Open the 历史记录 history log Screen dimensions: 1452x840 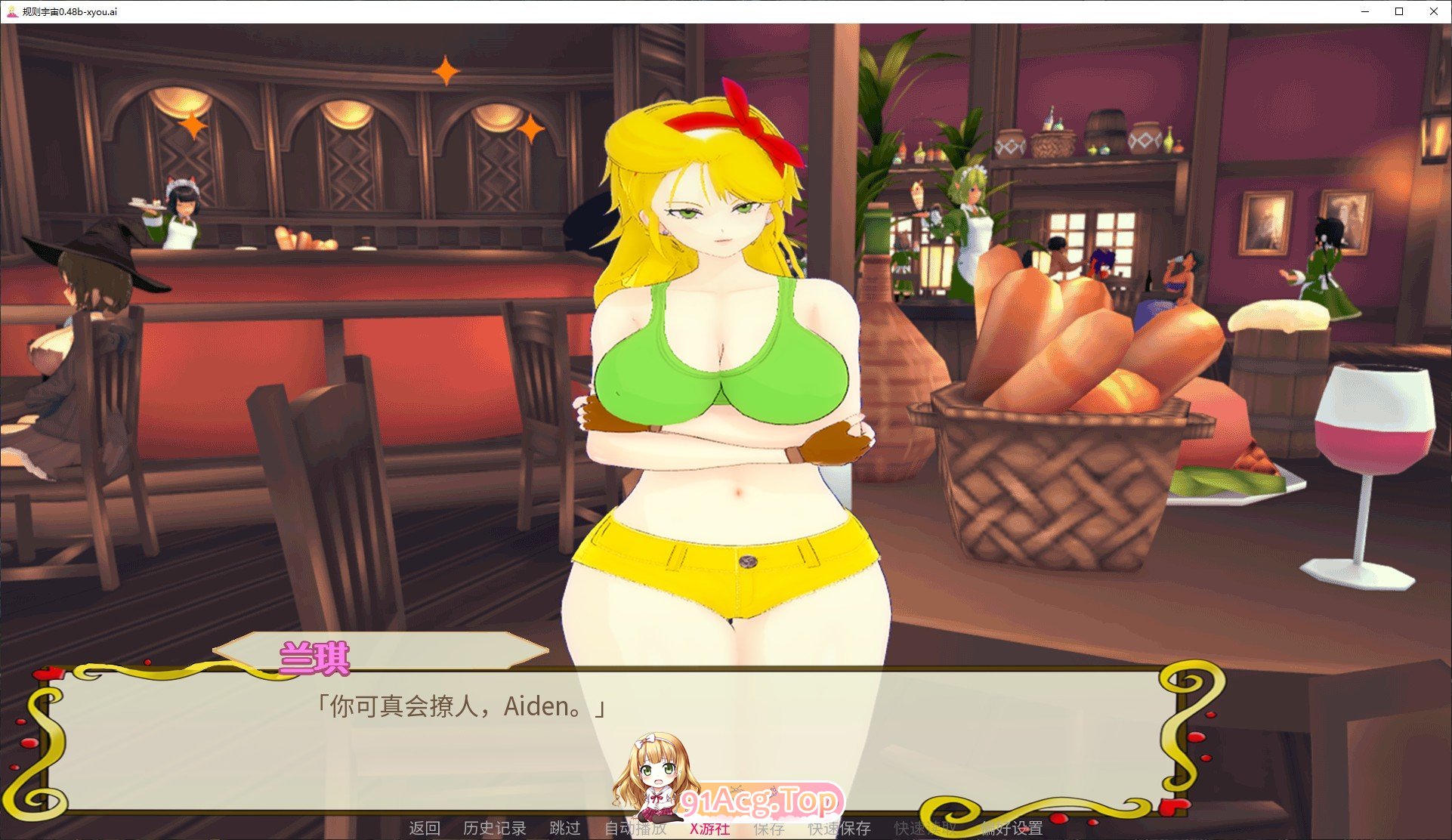pyautogui.click(x=494, y=828)
